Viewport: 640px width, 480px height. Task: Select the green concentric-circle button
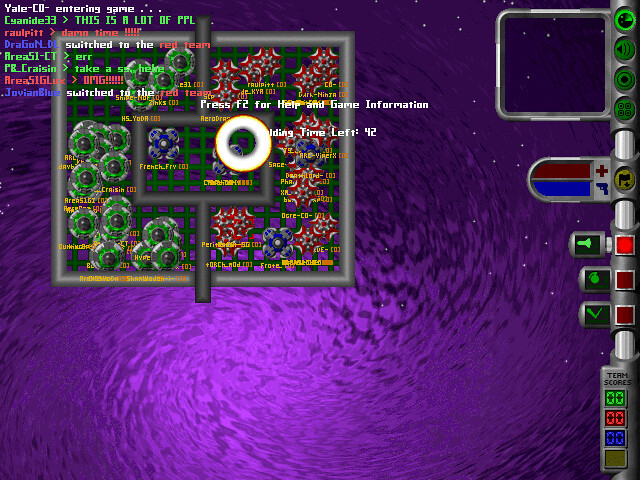(625, 79)
